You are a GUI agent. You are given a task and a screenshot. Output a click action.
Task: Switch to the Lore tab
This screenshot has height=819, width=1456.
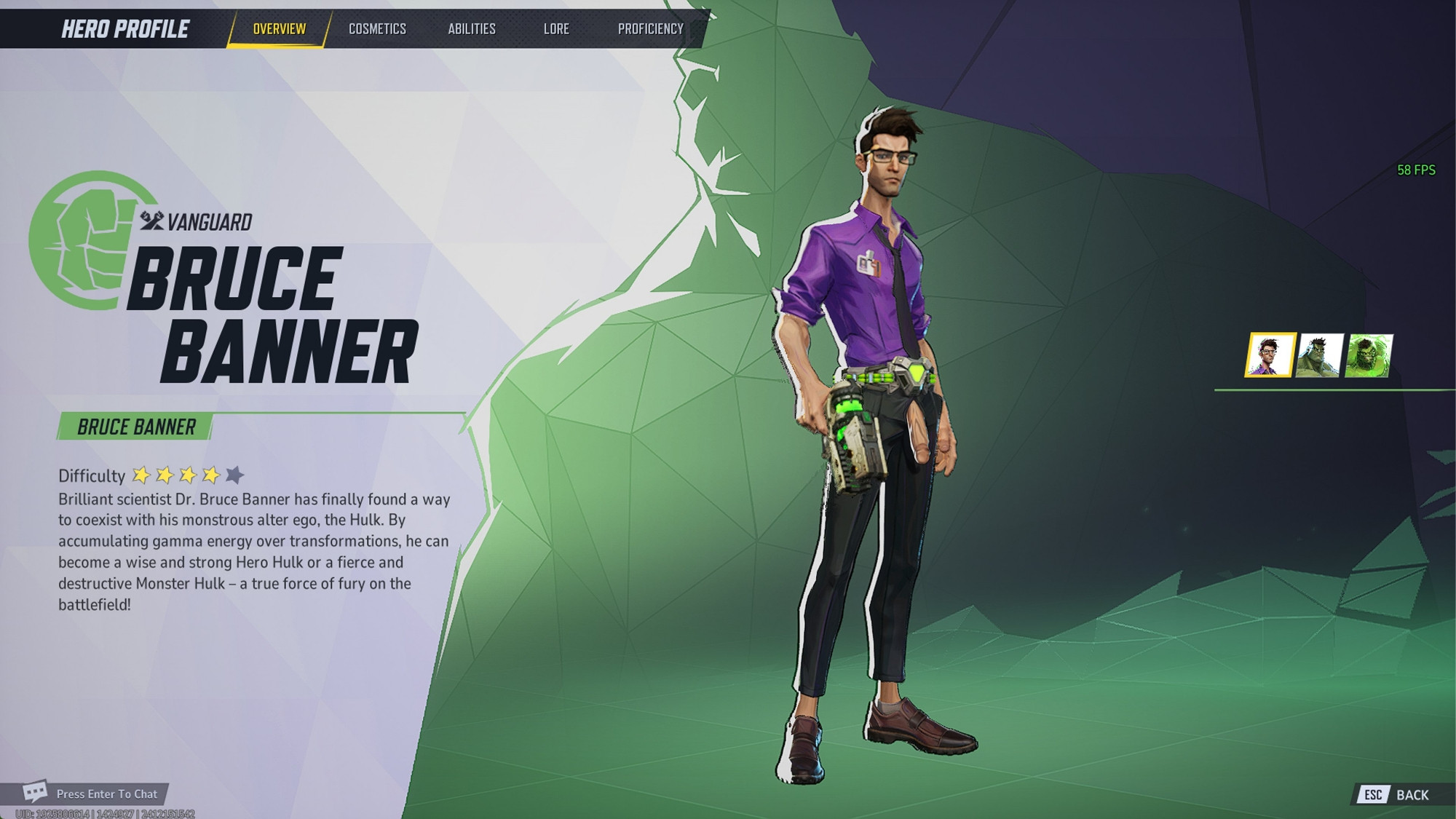556,29
